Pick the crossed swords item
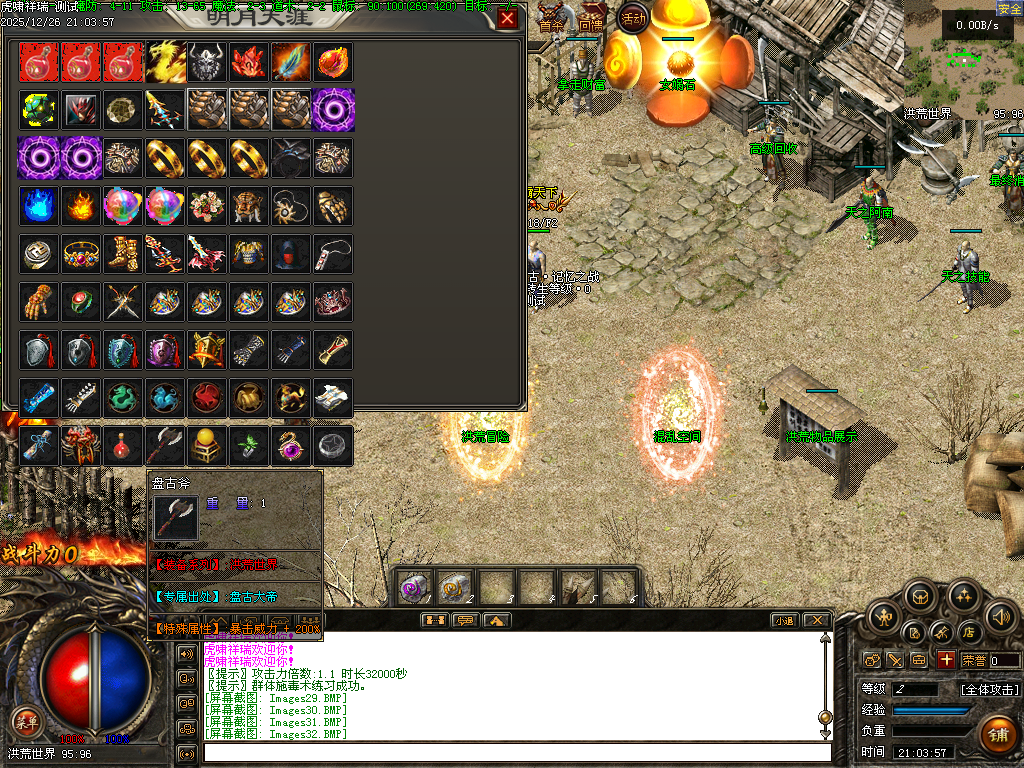The image size is (1024, 768). click(123, 301)
